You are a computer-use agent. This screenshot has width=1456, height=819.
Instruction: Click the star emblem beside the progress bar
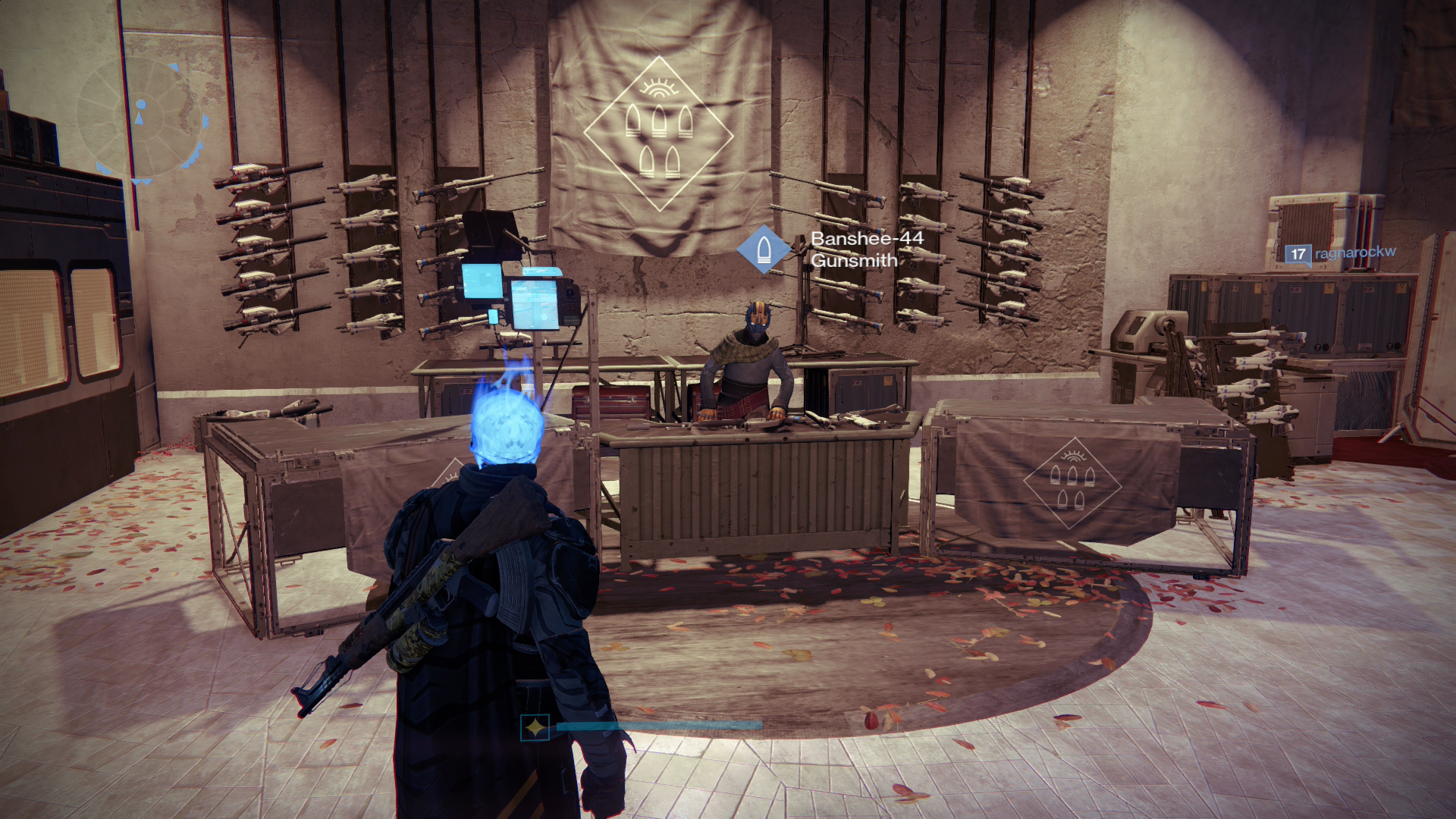point(535,728)
